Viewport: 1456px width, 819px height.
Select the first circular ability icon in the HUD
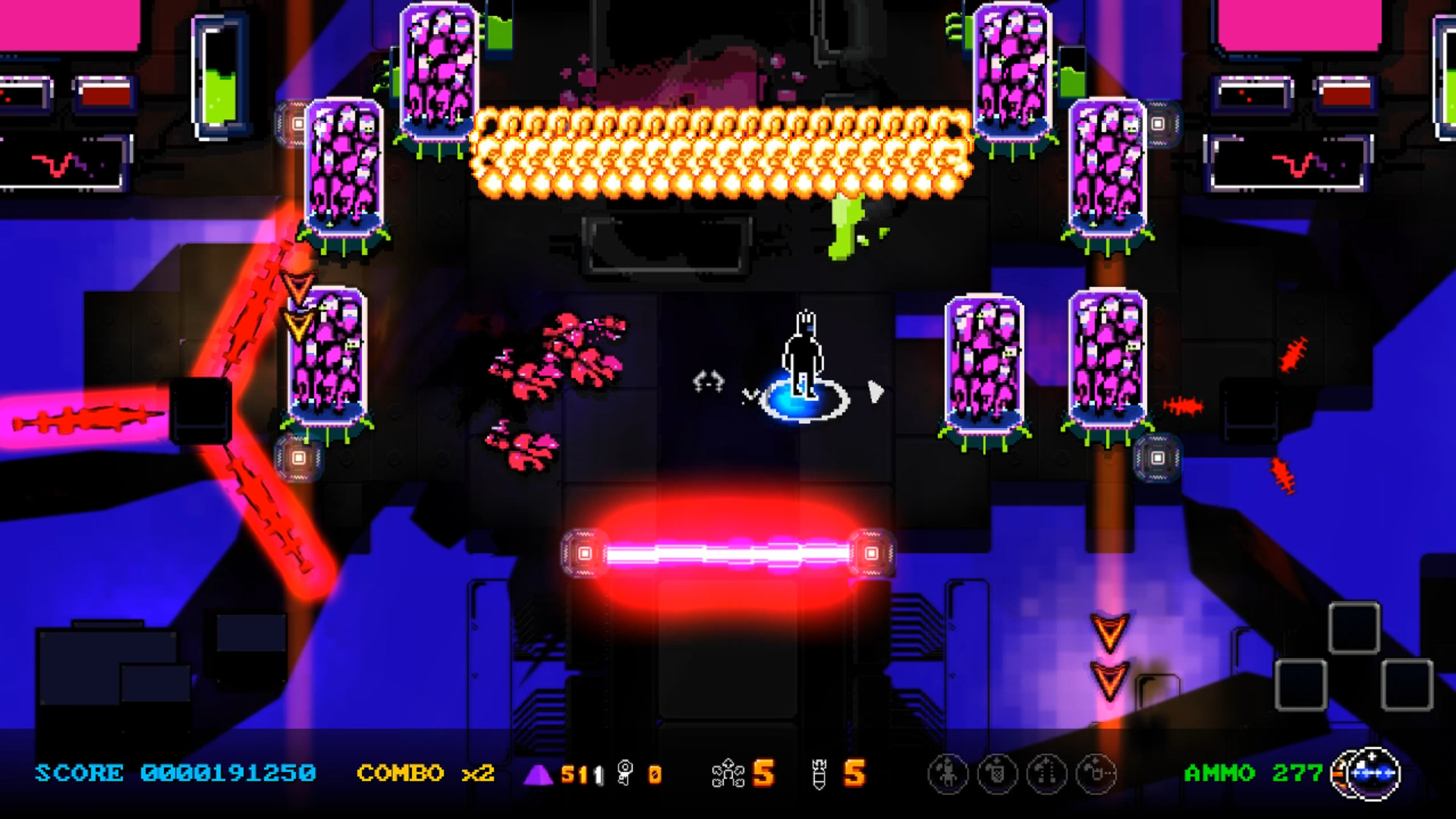click(948, 773)
